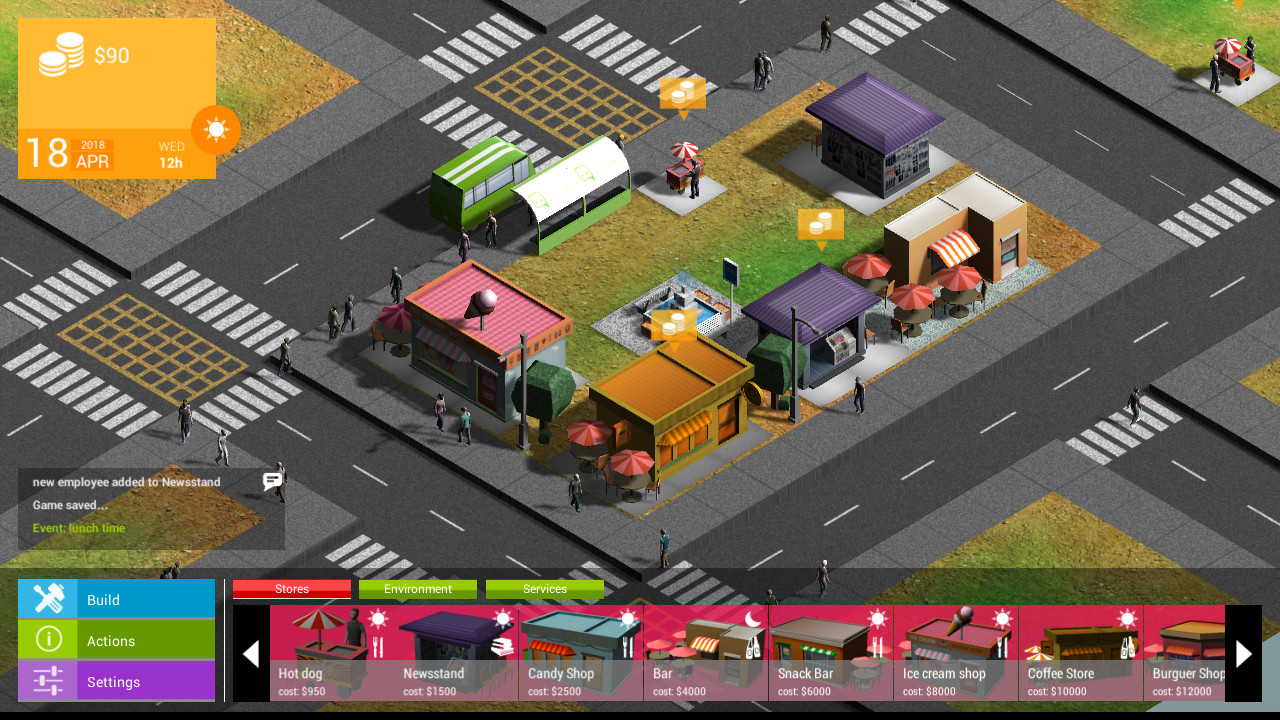Screen dimensions: 1280x720
Task: Pick the Candy Shop store card
Action: click(x=581, y=652)
